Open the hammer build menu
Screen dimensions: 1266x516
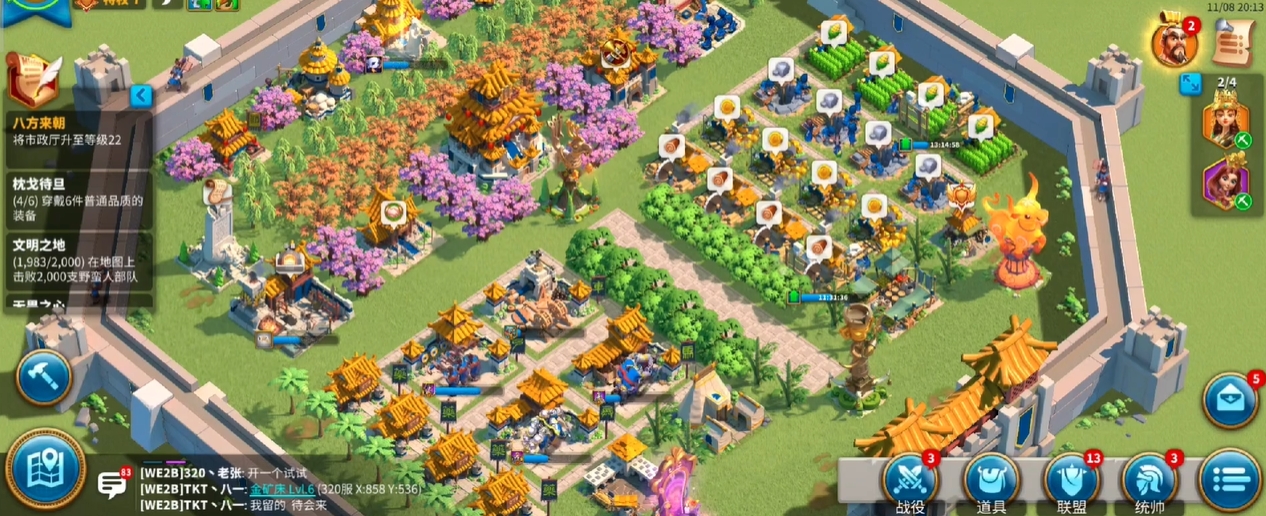[x=44, y=376]
